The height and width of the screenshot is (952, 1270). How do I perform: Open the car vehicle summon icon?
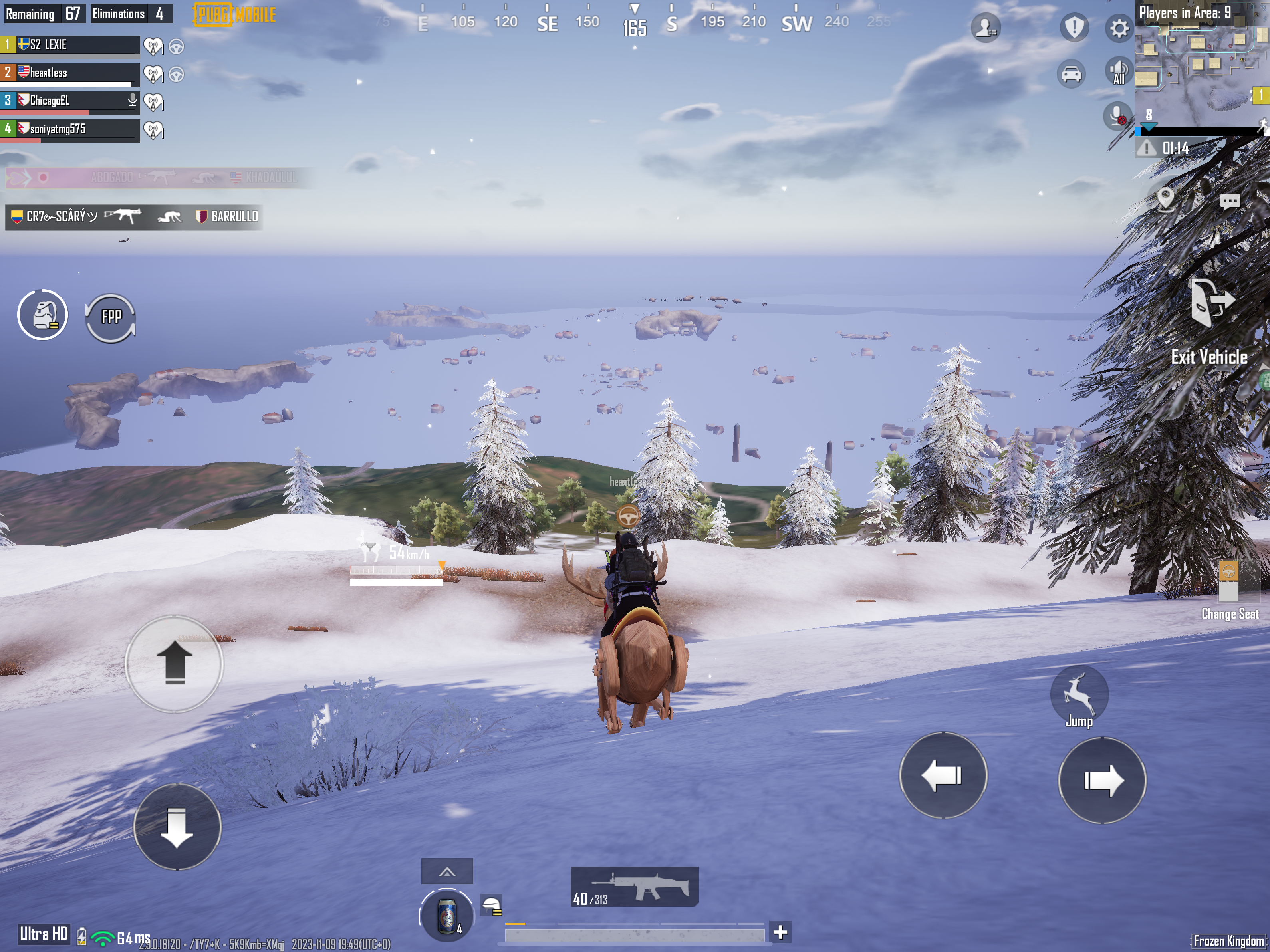pos(1072,74)
